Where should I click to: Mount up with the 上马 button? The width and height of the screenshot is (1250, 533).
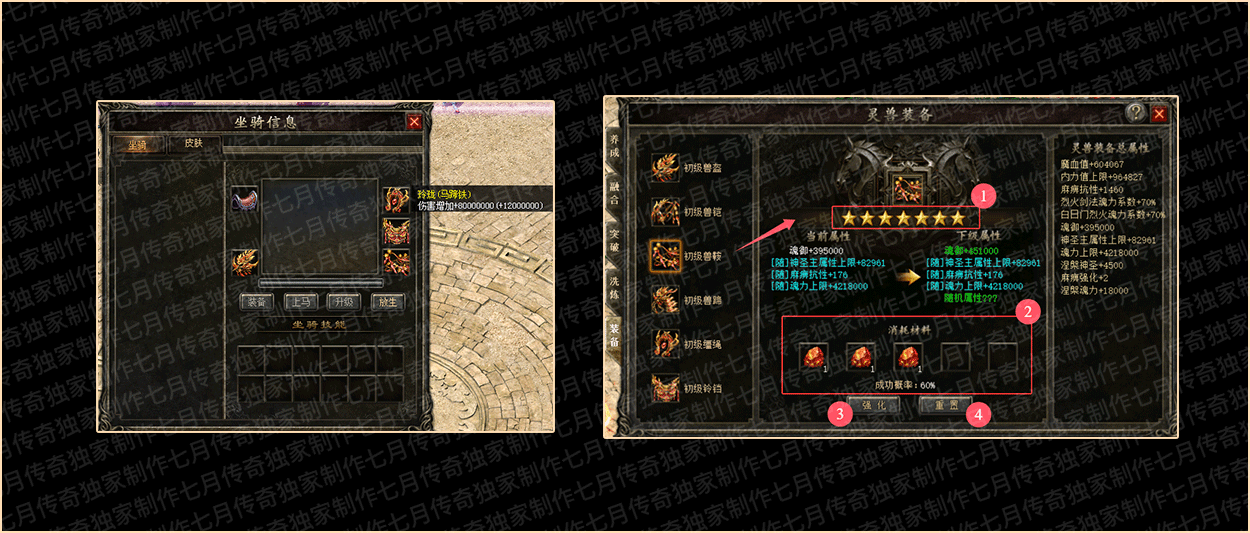(x=300, y=301)
